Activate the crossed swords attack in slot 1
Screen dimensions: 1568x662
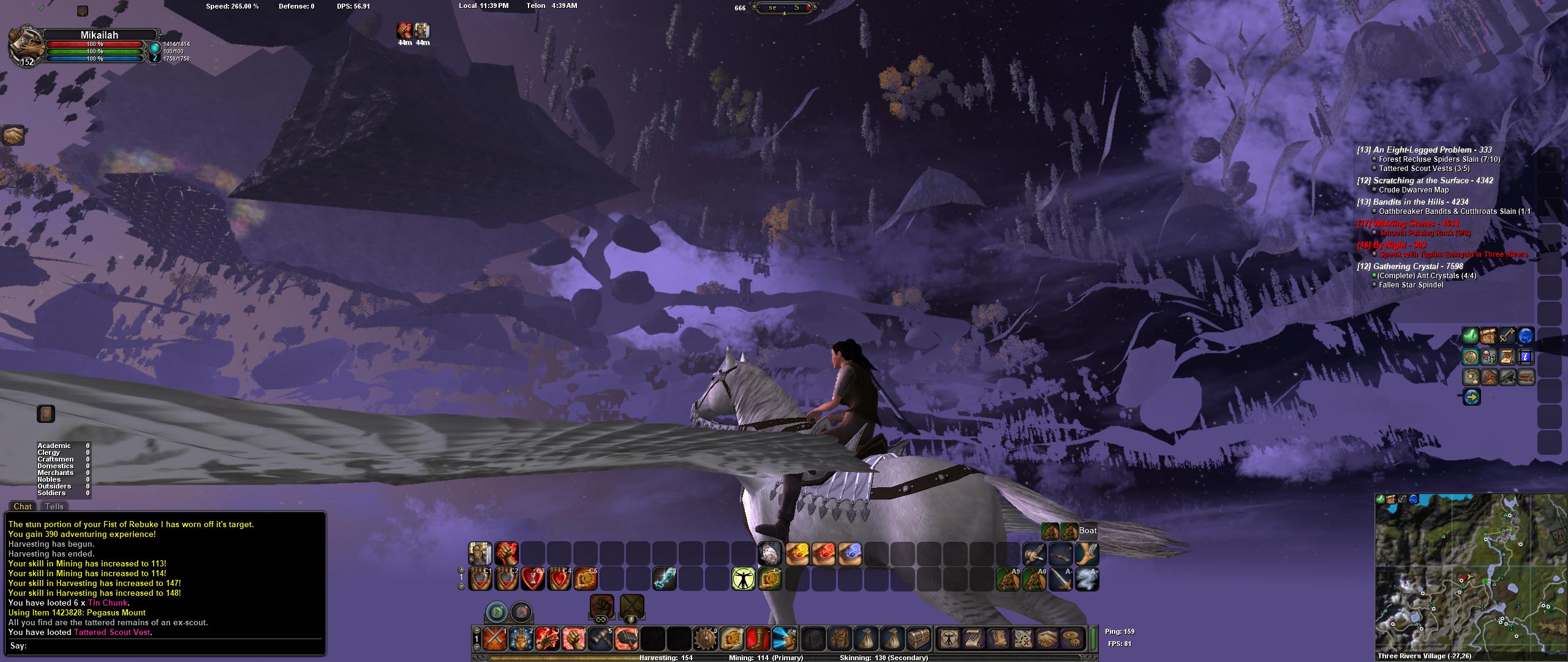pos(494,639)
